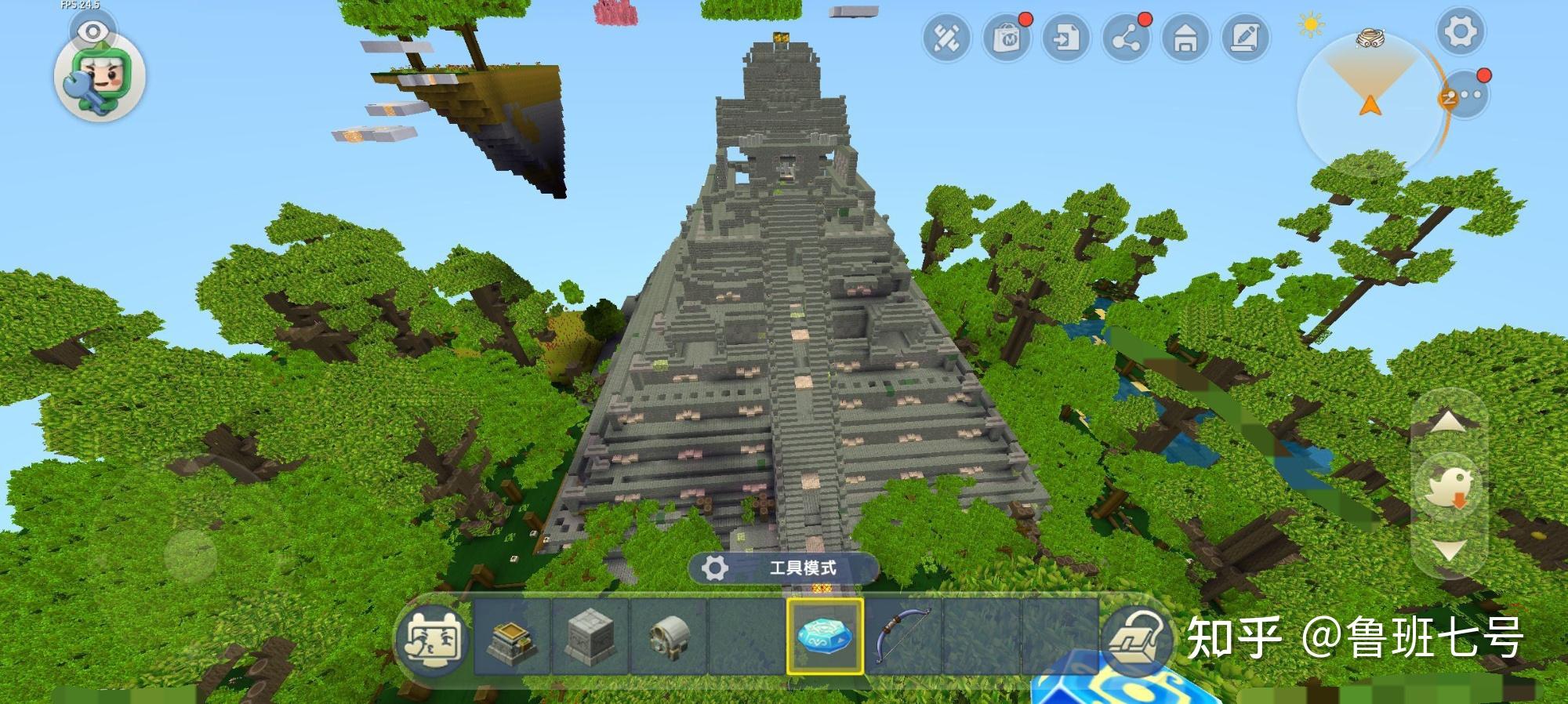Select the carved stone block slot
Viewport: 1568px width, 704px height.
[590, 637]
